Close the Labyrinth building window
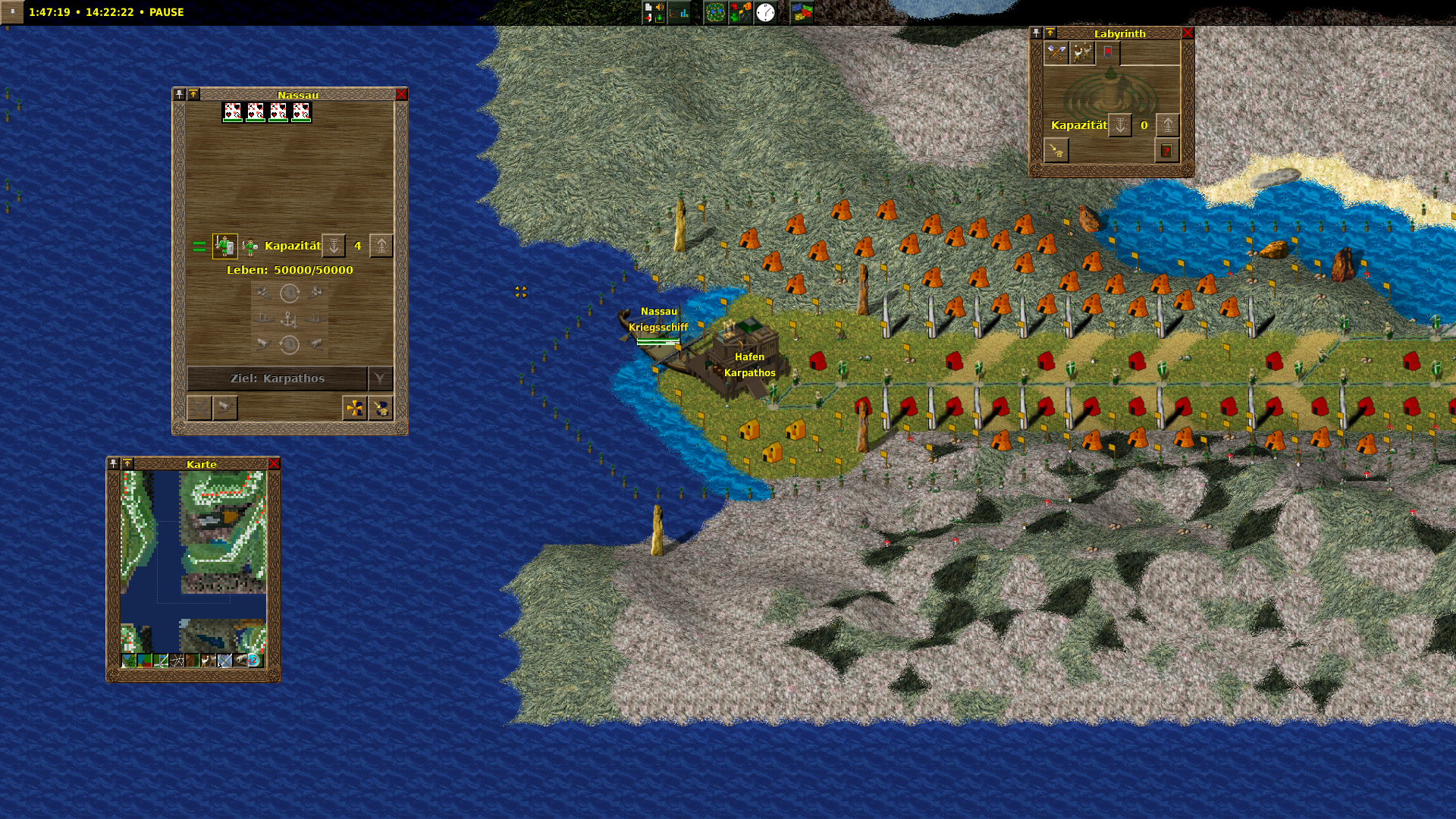This screenshot has width=1456, height=819. [x=1188, y=33]
